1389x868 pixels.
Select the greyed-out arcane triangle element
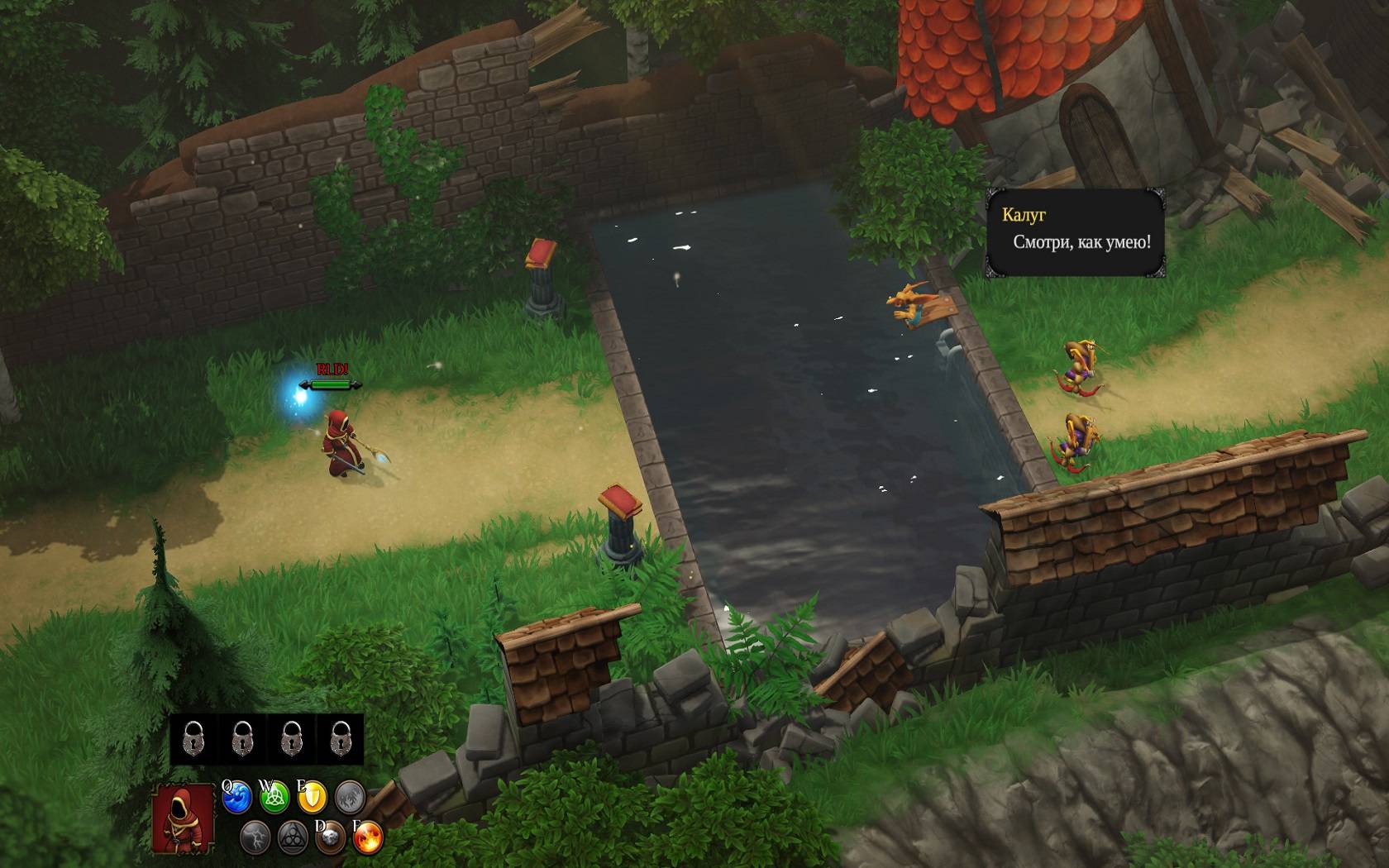pos(293,838)
